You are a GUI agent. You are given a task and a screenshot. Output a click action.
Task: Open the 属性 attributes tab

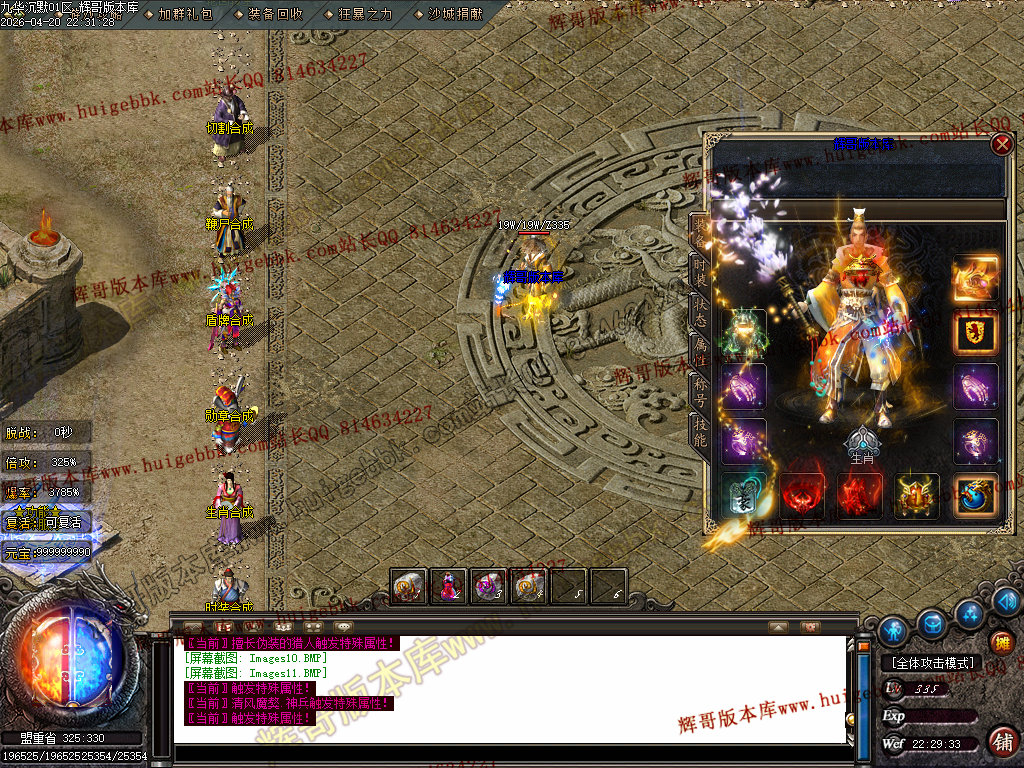701,350
